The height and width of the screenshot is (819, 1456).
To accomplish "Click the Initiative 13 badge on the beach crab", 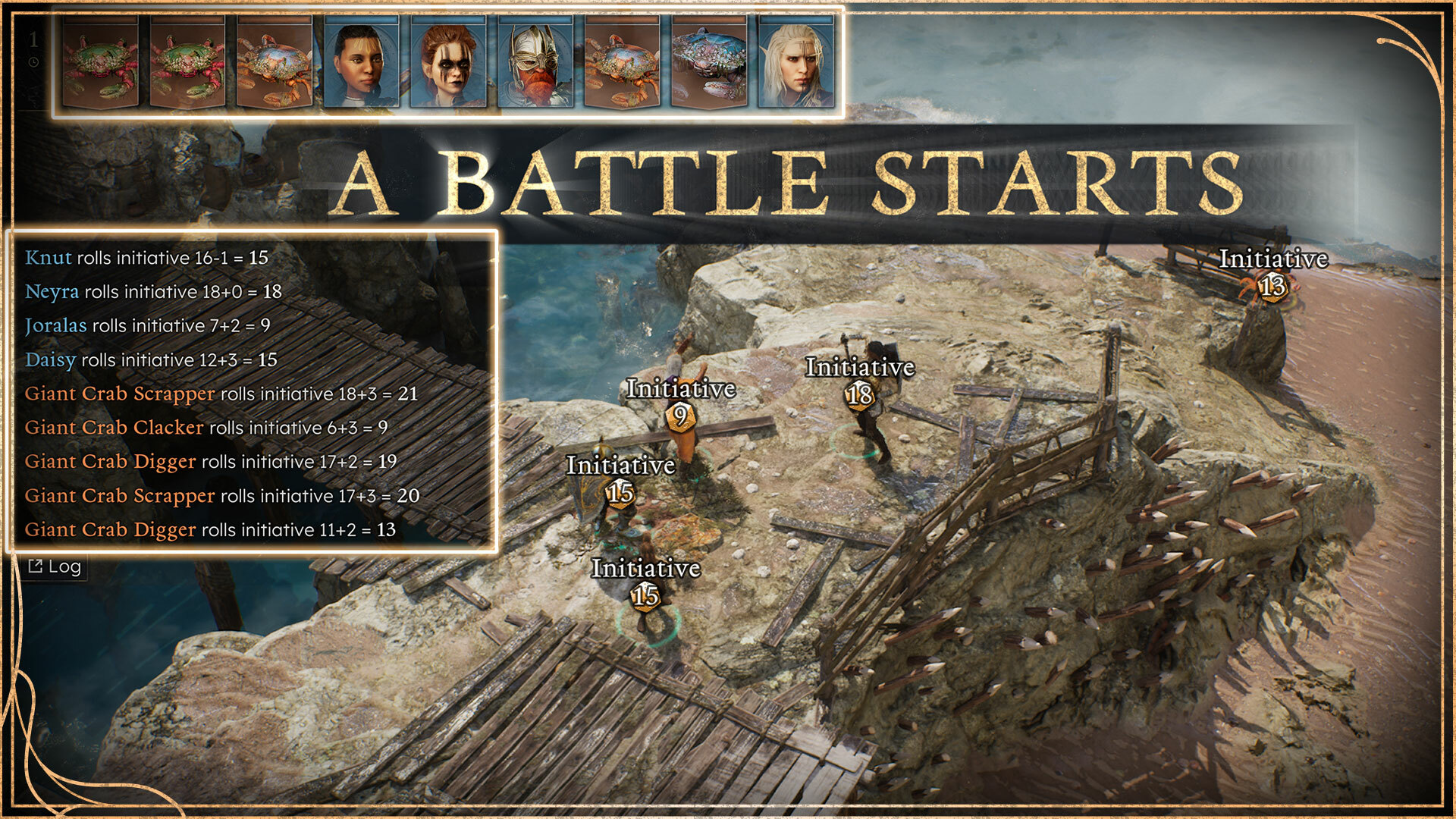I will click(x=1274, y=287).
